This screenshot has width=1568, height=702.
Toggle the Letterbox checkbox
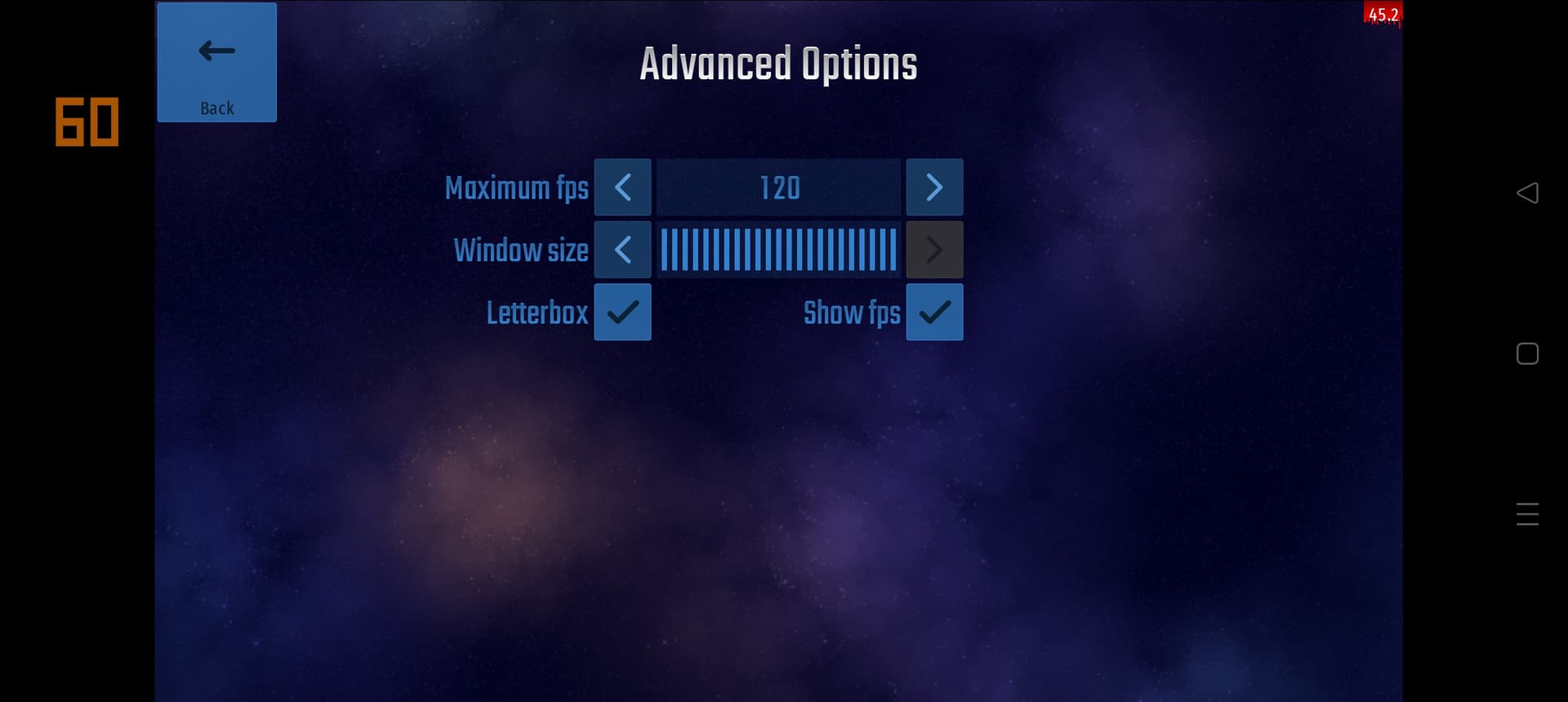pos(622,312)
